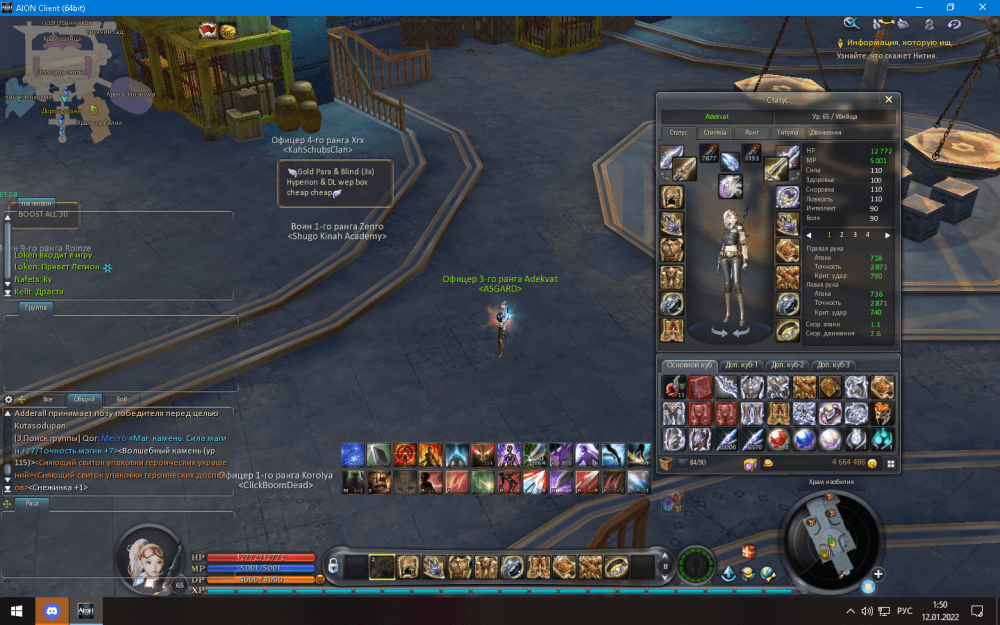Switch to the Стигмы tab
The width and height of the screenshot is (1000, 625).
[715, 132]
